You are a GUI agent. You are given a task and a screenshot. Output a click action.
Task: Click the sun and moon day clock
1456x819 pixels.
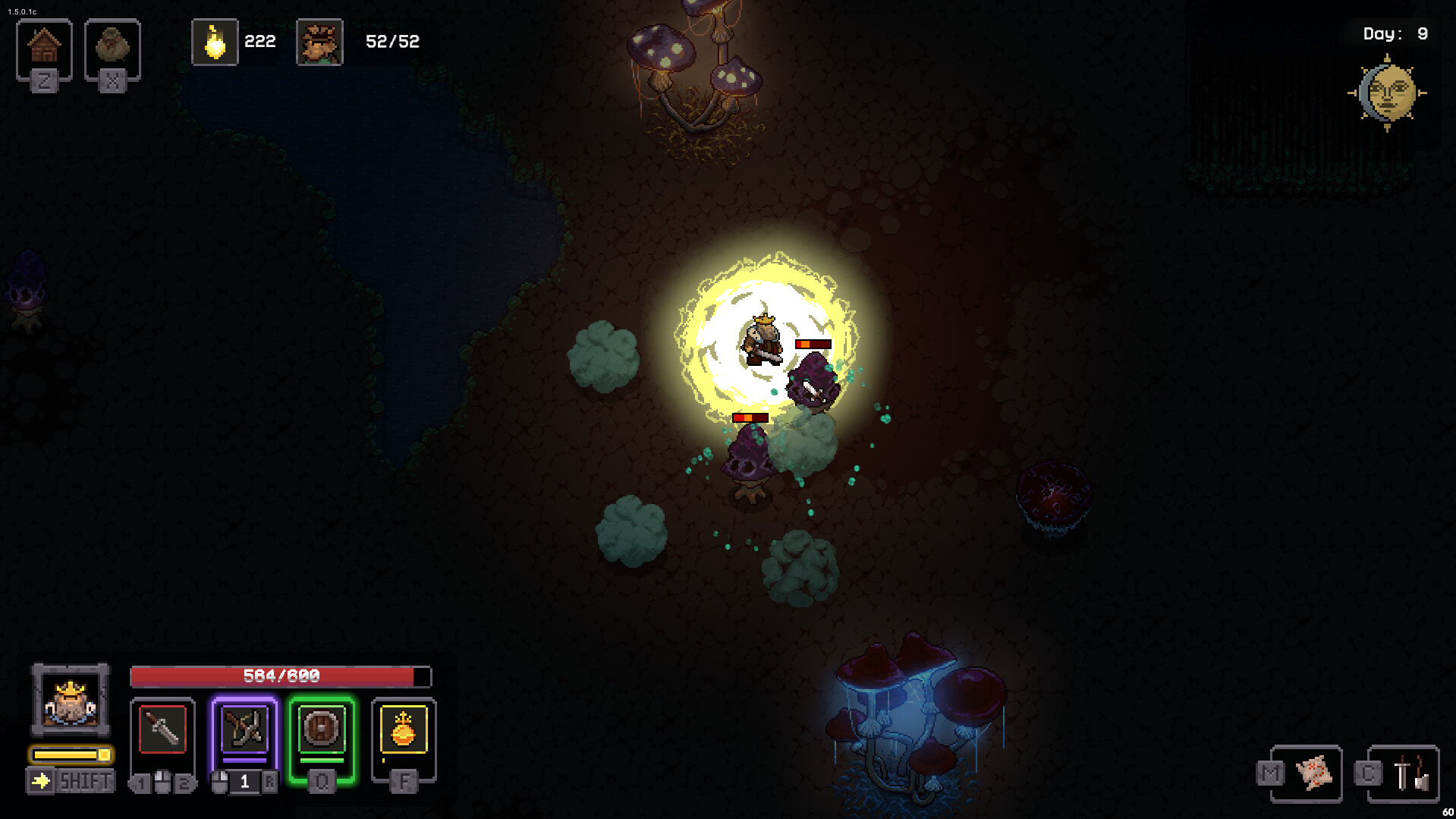(x=1388, y=93)
